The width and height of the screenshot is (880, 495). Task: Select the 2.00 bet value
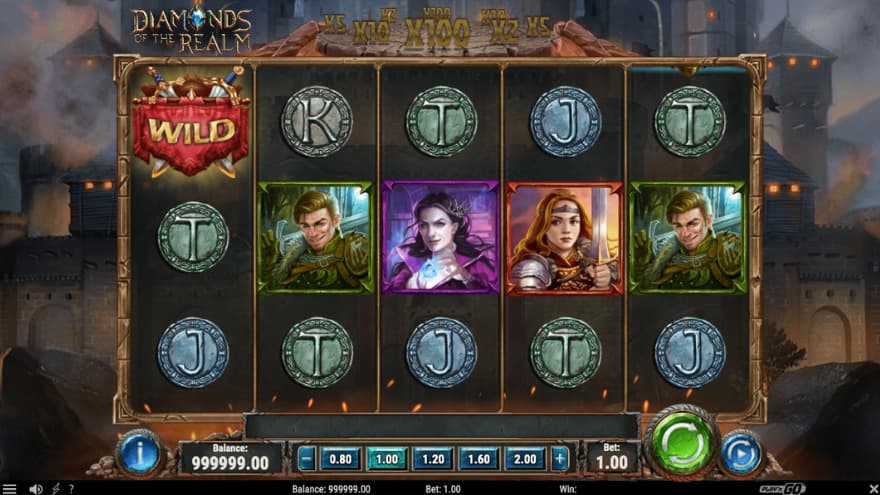(525, 458)
